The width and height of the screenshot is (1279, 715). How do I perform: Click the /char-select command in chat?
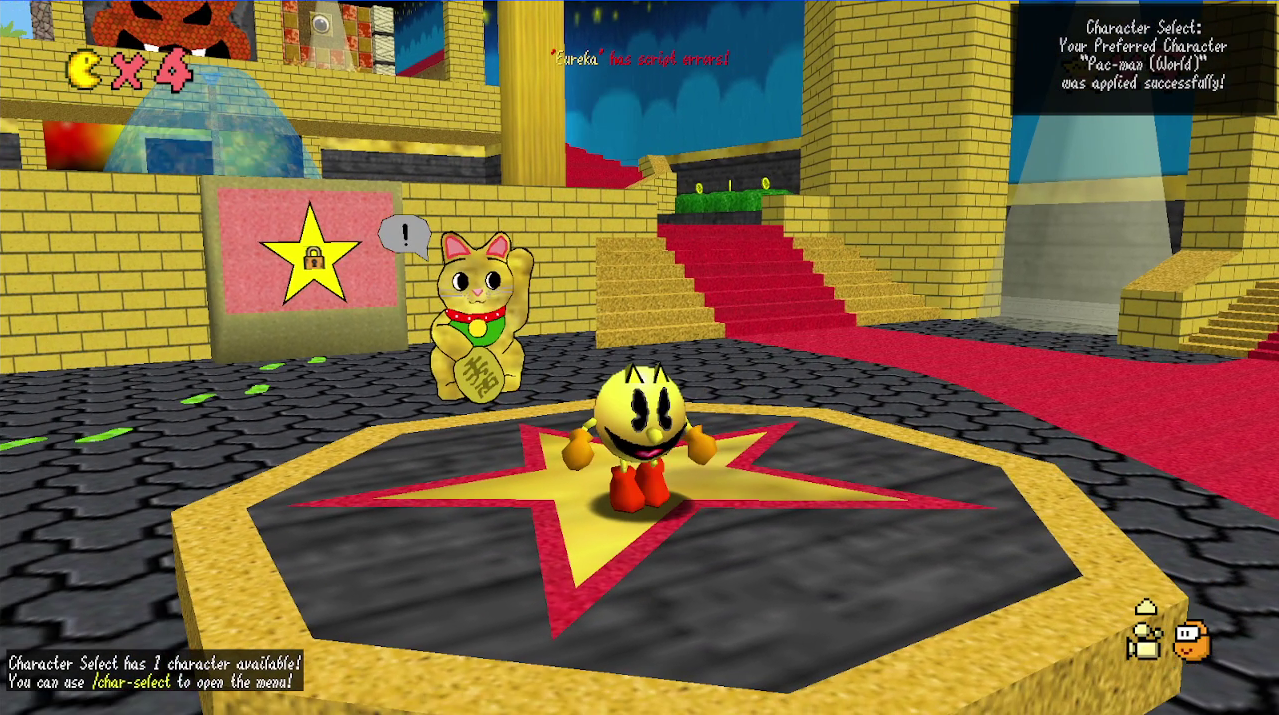tap(131, 682)
